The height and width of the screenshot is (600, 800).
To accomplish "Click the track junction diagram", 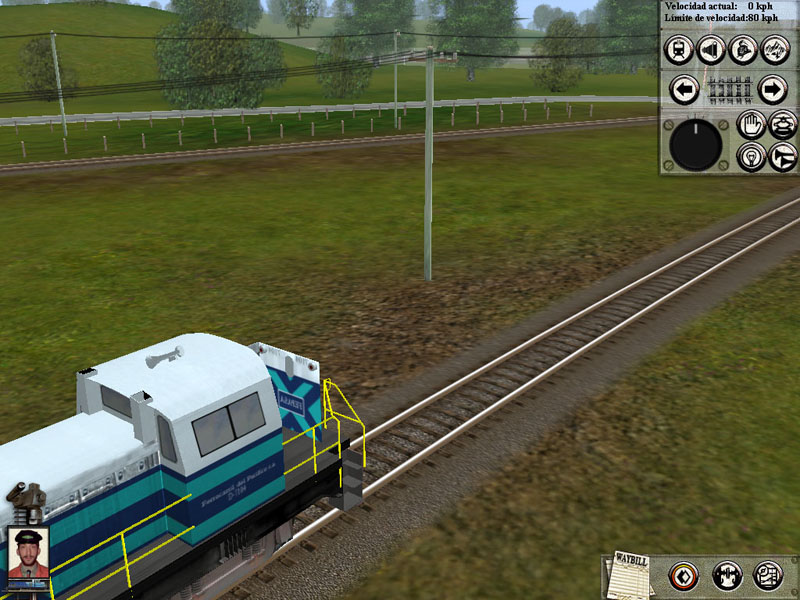I will pyautogui.click(x=728, y=90).
